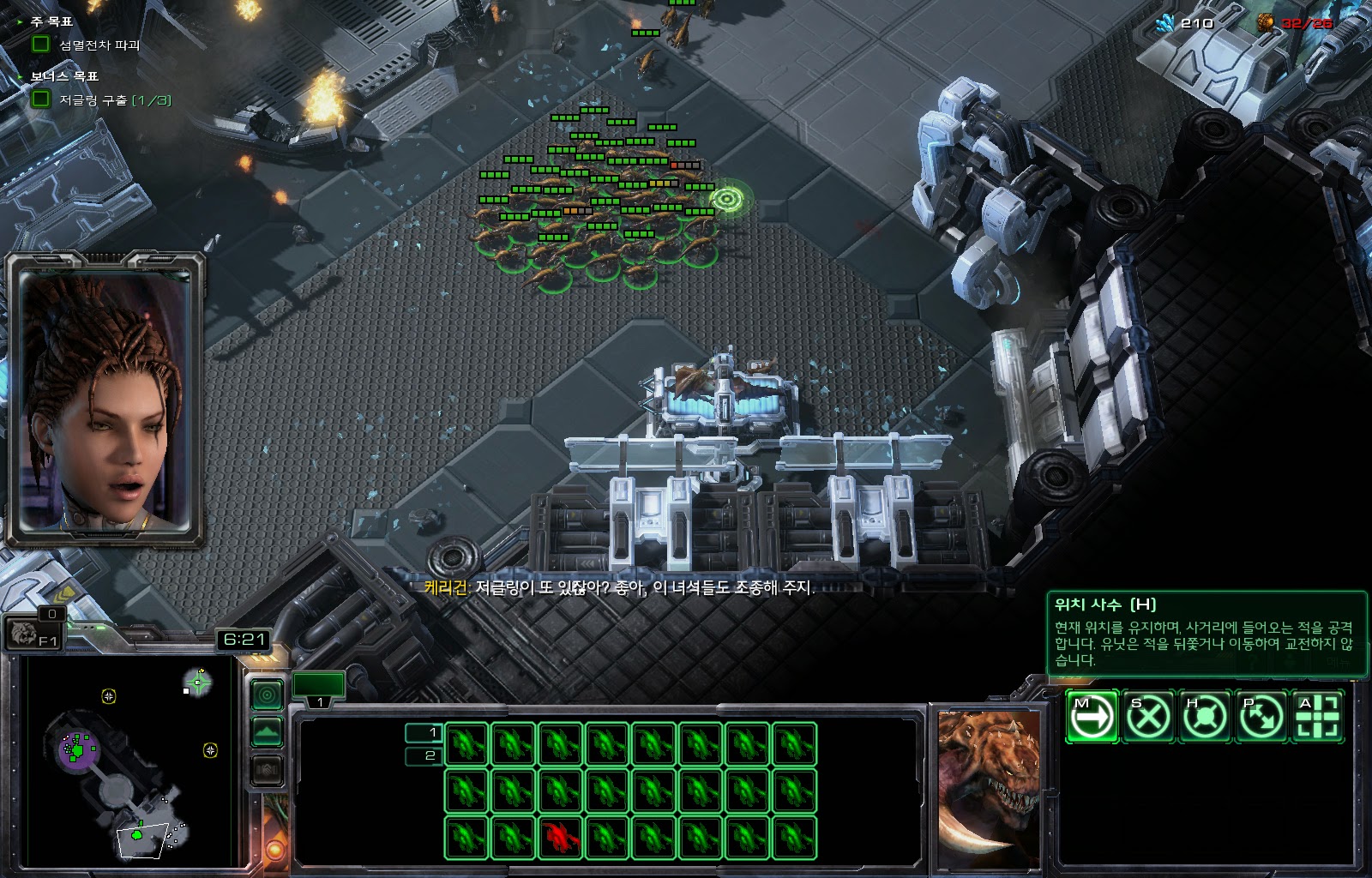
Task: Click the idle worker F1 button
Action: (34, 634)
